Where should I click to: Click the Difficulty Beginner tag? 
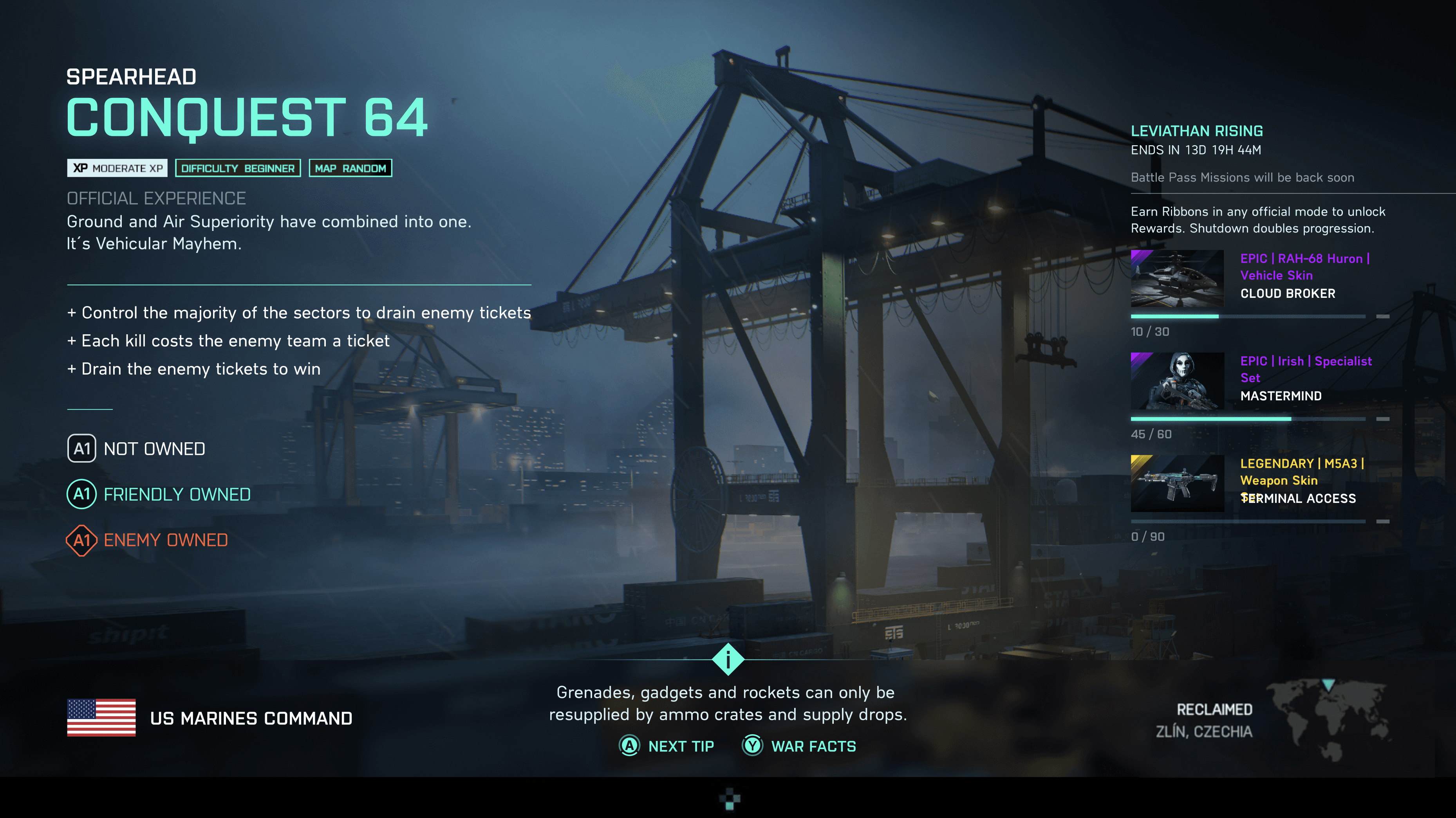pos(238,168)
